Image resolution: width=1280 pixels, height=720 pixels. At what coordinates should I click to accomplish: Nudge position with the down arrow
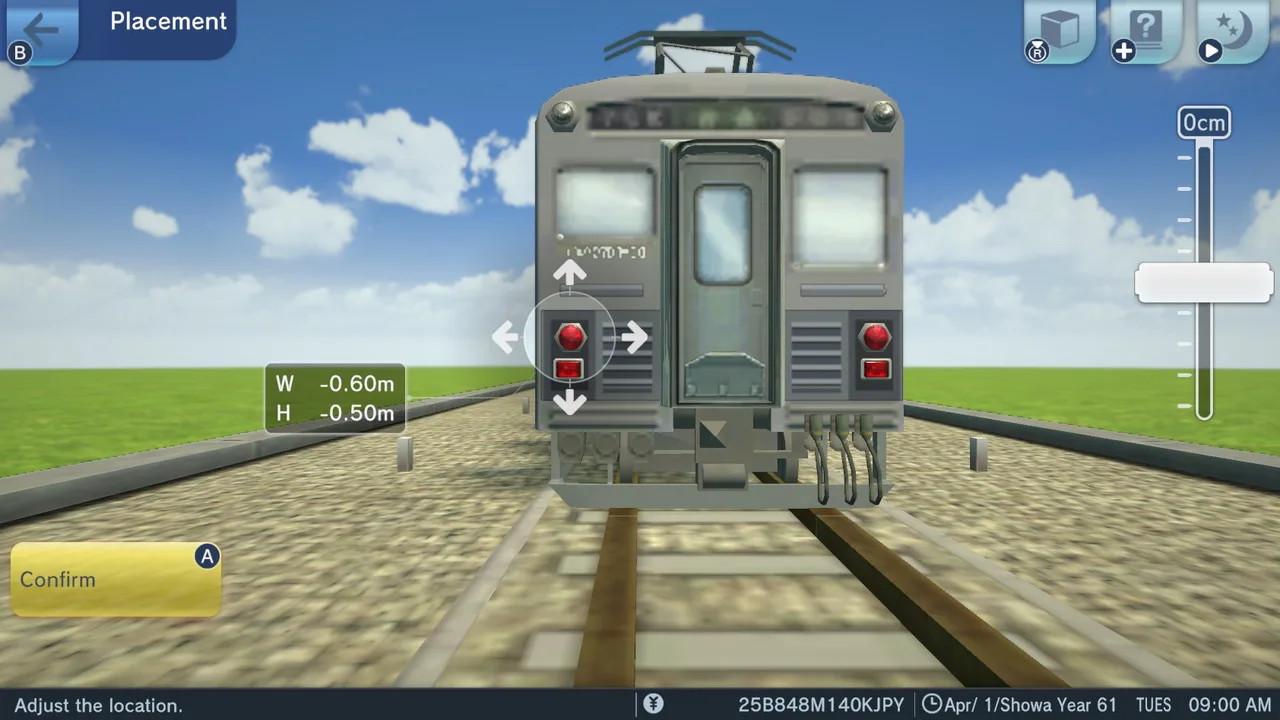(x=570, y=403)
